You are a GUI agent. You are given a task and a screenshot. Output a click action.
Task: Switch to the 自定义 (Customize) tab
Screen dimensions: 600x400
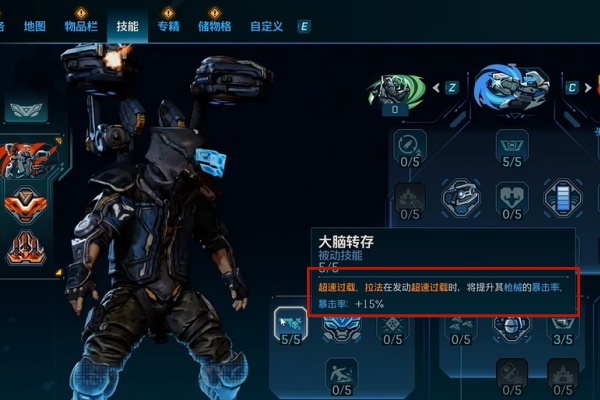click(x=265, y=26)
